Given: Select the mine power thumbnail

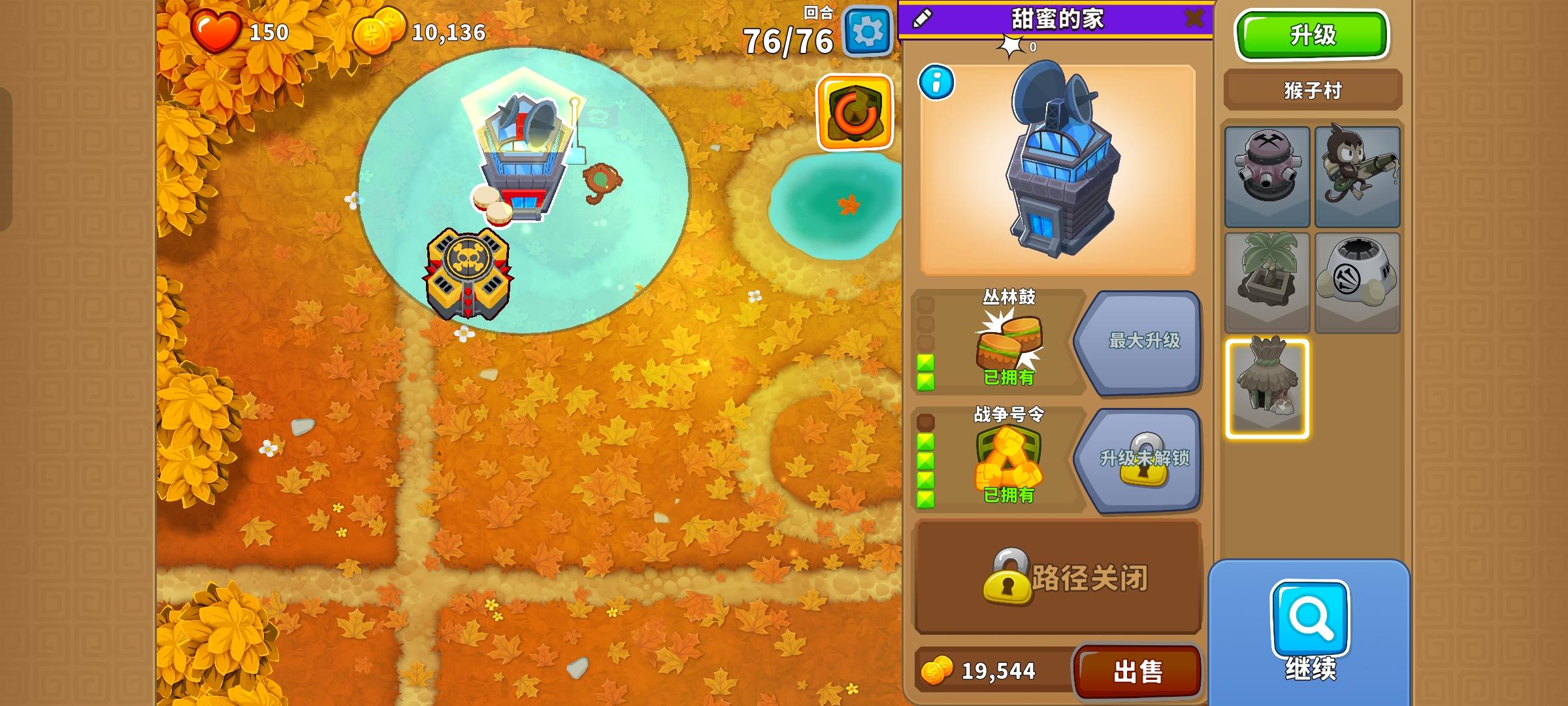Looking at the screenshot, I should click(x=1267, y=176).
